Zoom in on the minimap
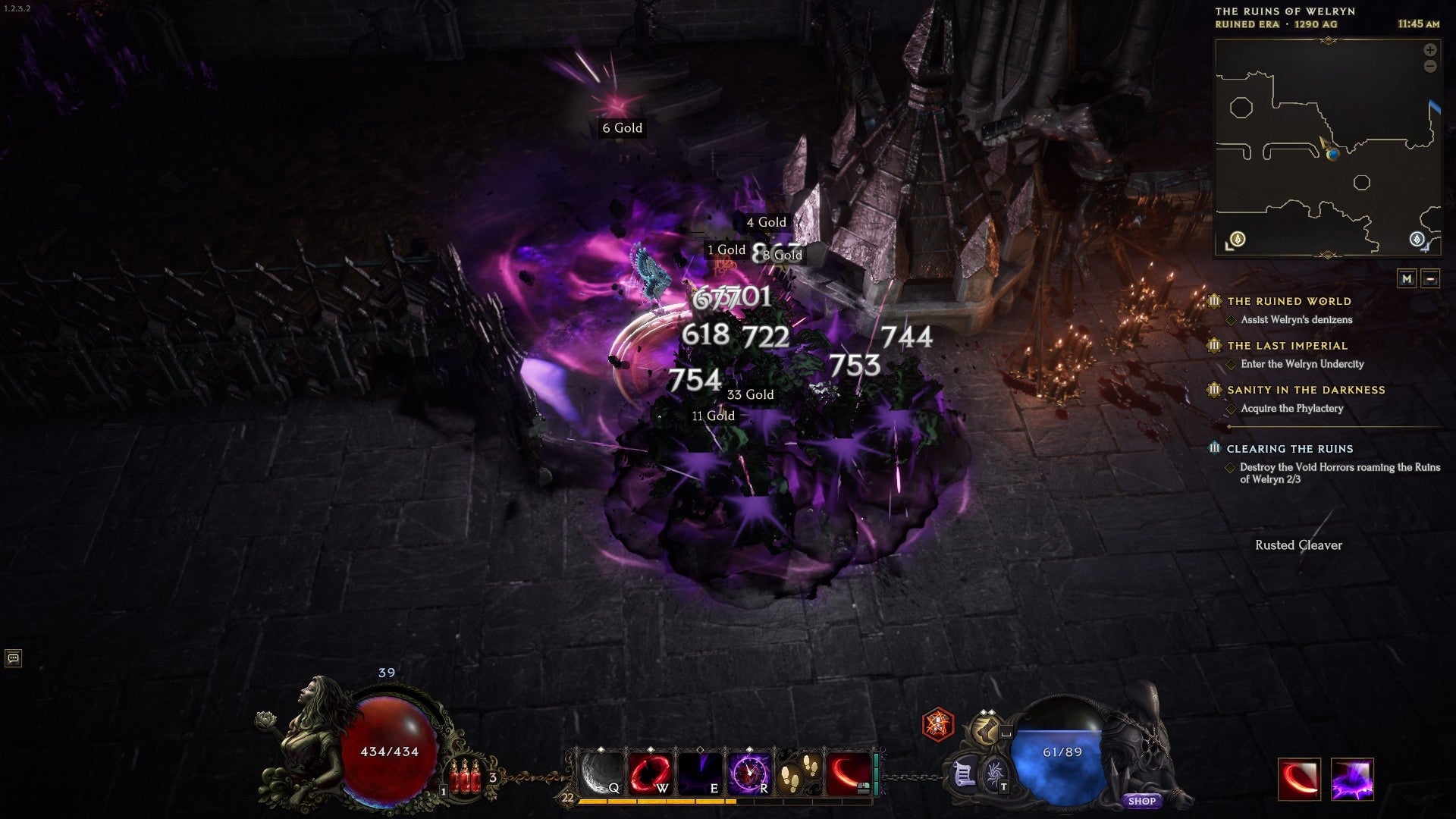This screenshot has height=819, width=1456. click(1429, 50)
